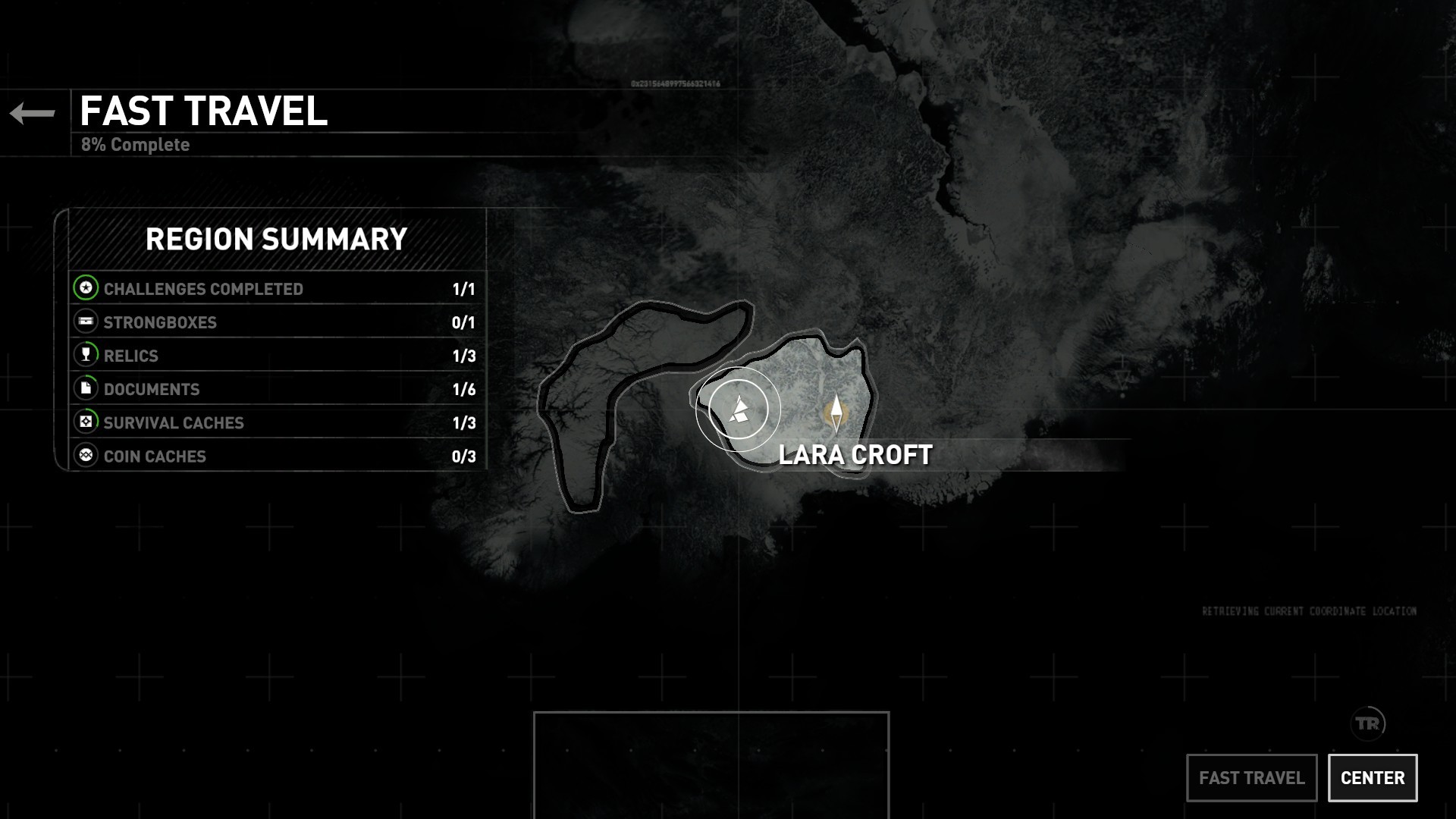Pick the Survival Caches row
The image size is (1456, 819).
pos(277,422)
